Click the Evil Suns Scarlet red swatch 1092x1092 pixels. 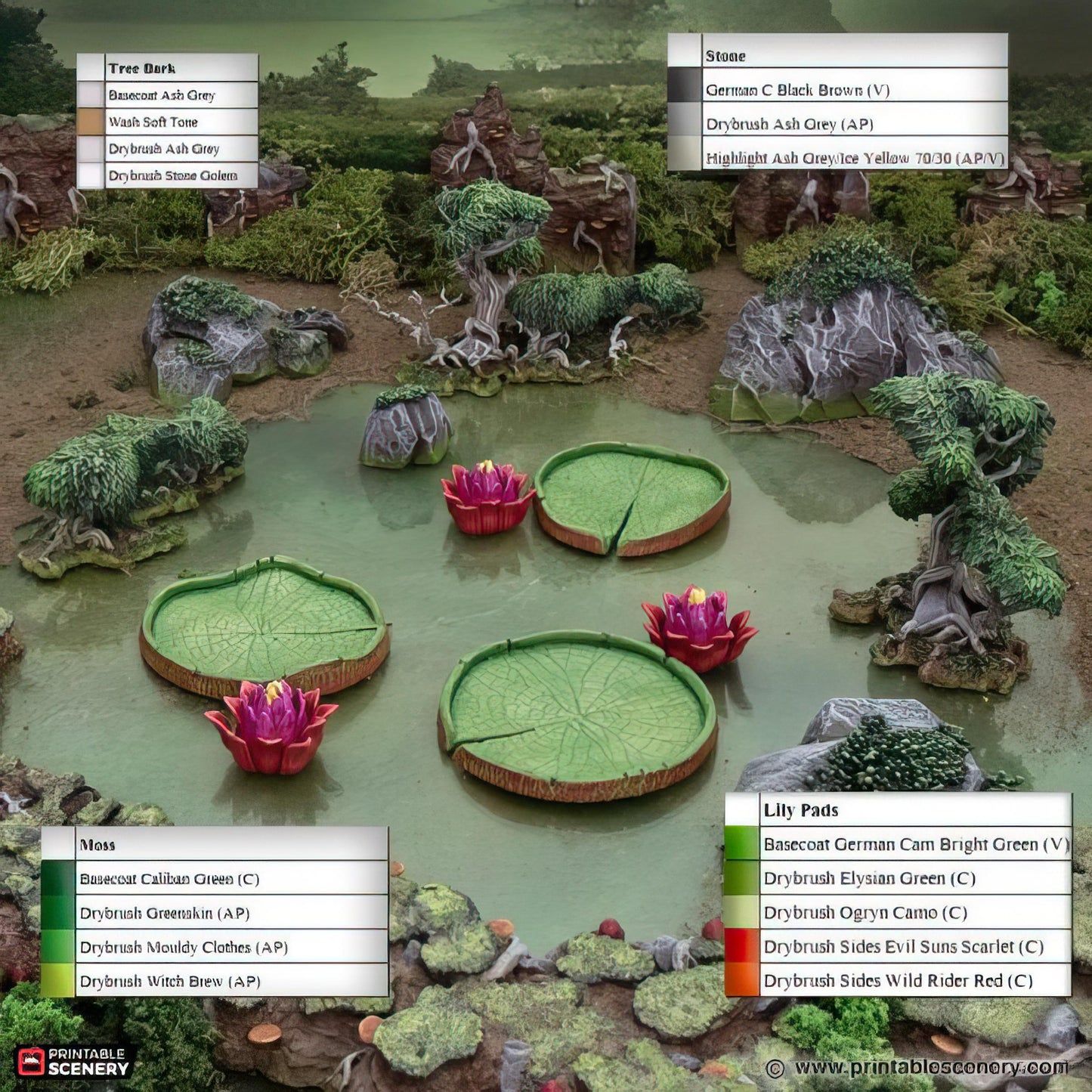click(x=741, y=946)
